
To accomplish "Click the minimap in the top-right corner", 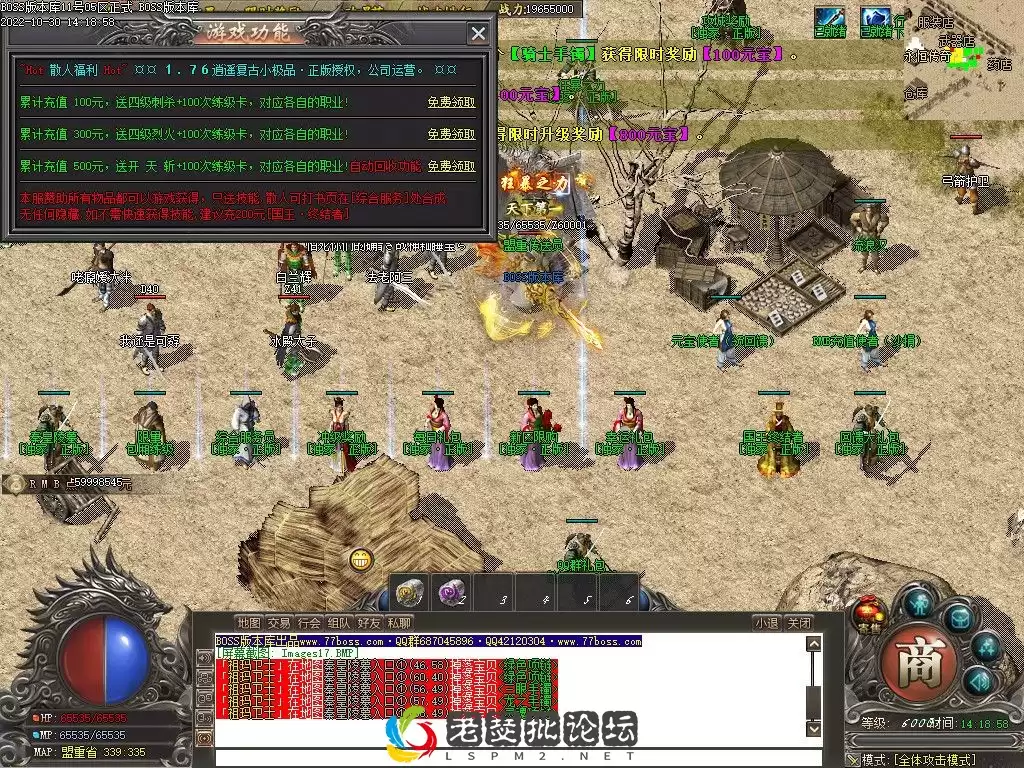I will click(962, 72).
